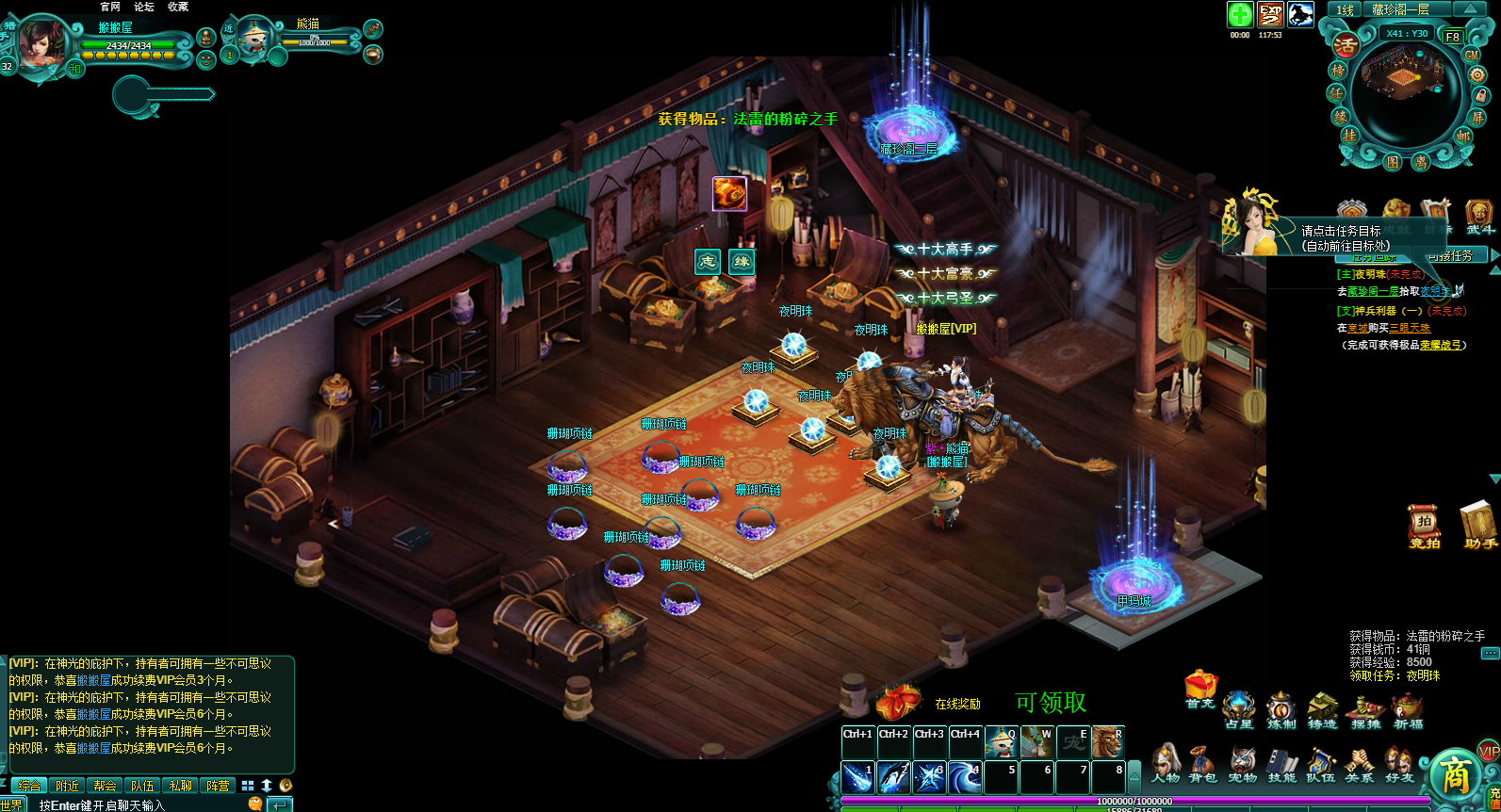Open the 宠物 pet panel

coord(1242,763)
